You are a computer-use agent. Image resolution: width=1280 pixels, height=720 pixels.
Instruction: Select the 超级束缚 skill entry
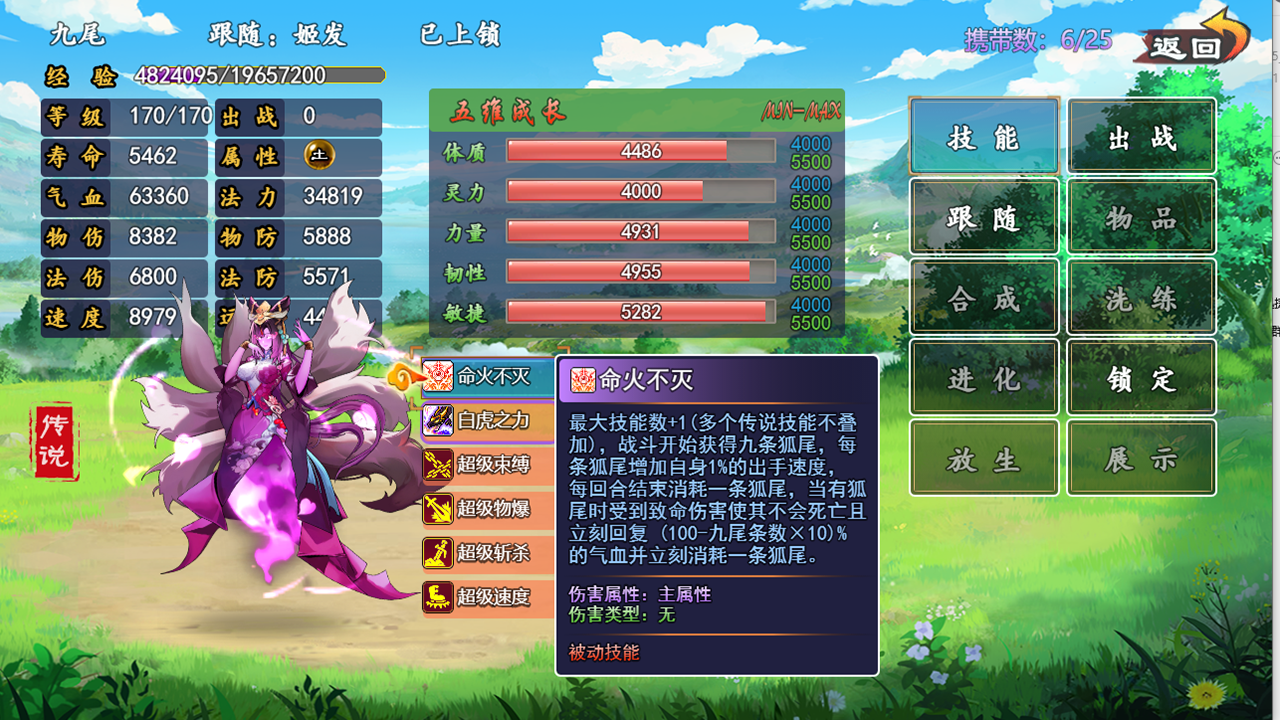(488, 464)
